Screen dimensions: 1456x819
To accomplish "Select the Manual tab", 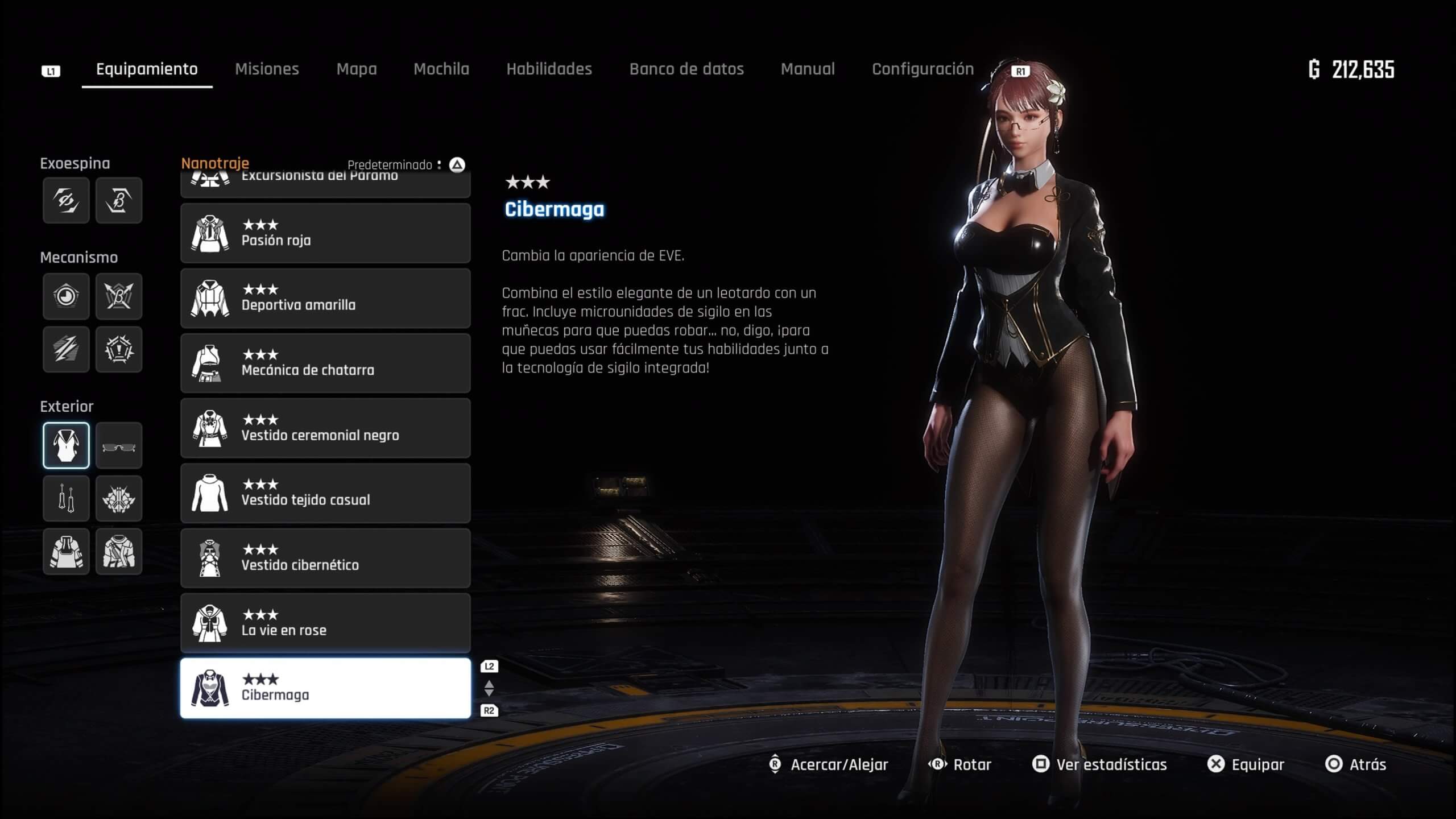I will click(808, 69).
